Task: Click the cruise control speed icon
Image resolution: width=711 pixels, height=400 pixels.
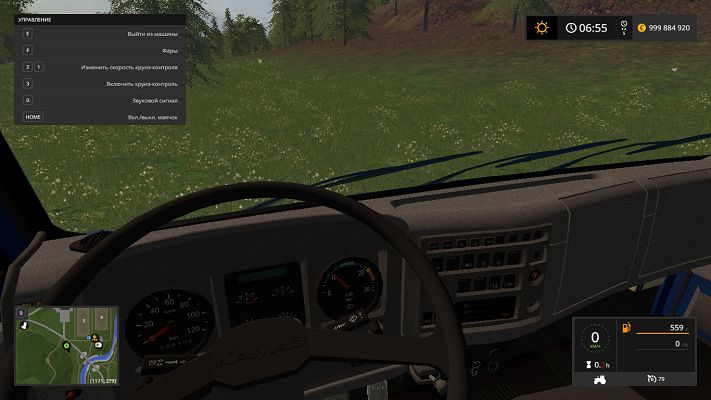Action: pos(654,379)
